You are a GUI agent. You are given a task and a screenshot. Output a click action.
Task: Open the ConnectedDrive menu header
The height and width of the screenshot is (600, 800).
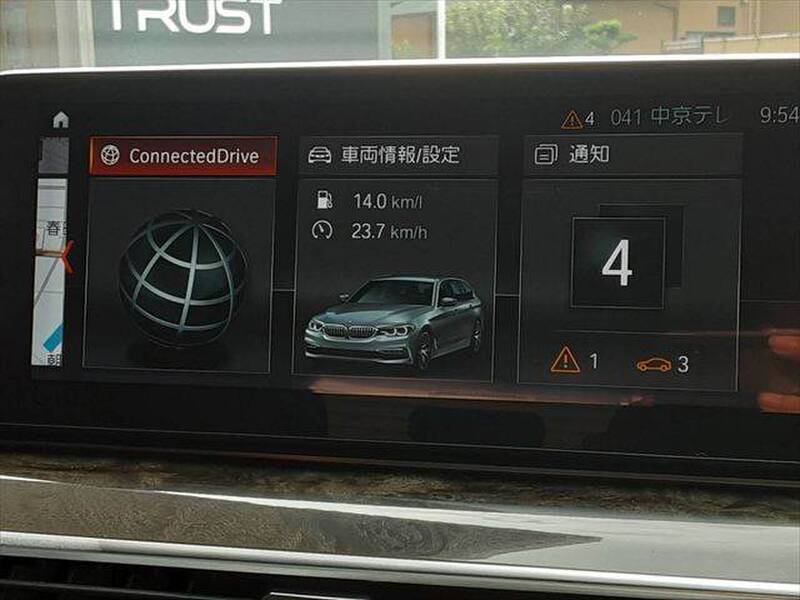(x=183, y=156)
